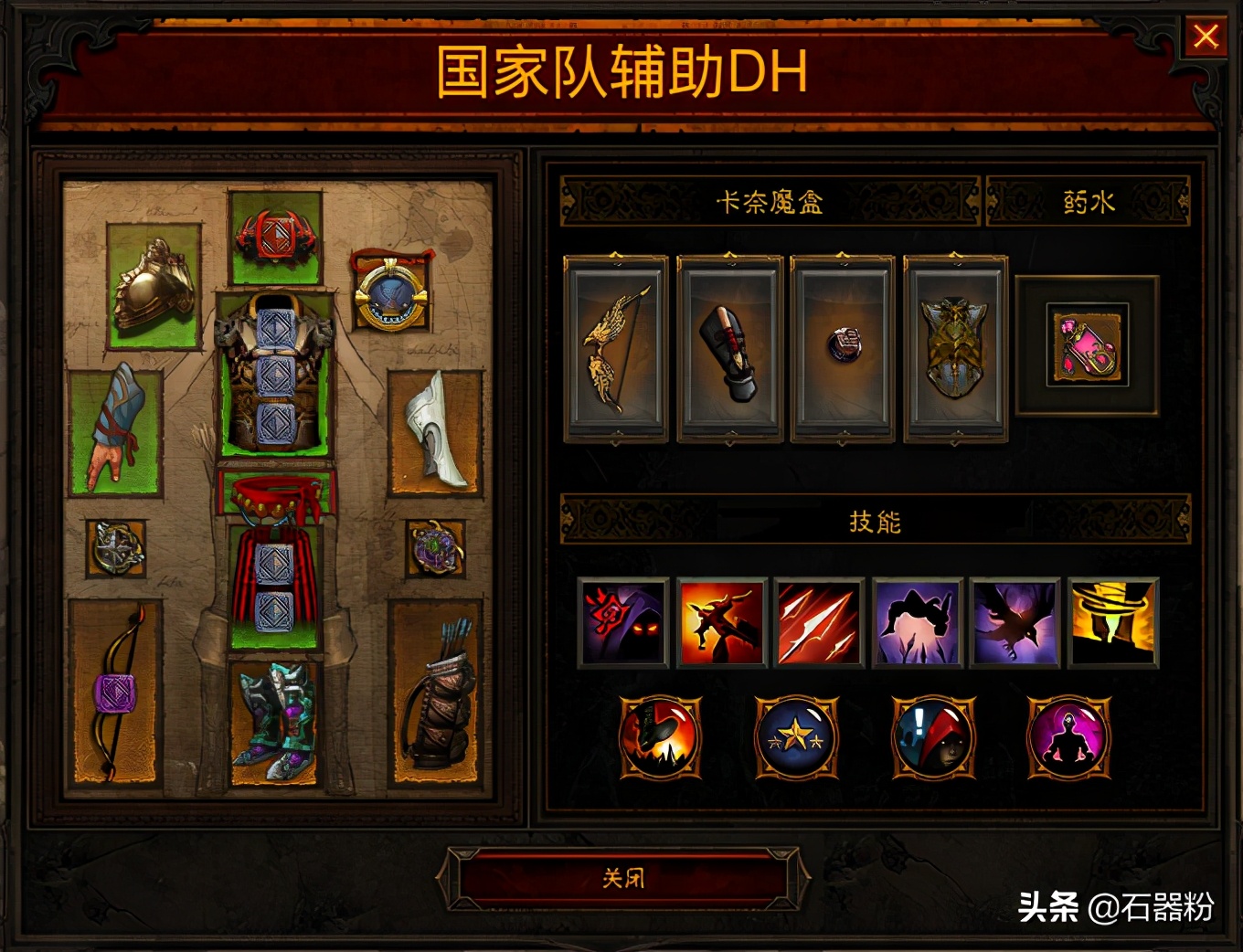Click the golden chest armor cube item

[x=956, y=351]
